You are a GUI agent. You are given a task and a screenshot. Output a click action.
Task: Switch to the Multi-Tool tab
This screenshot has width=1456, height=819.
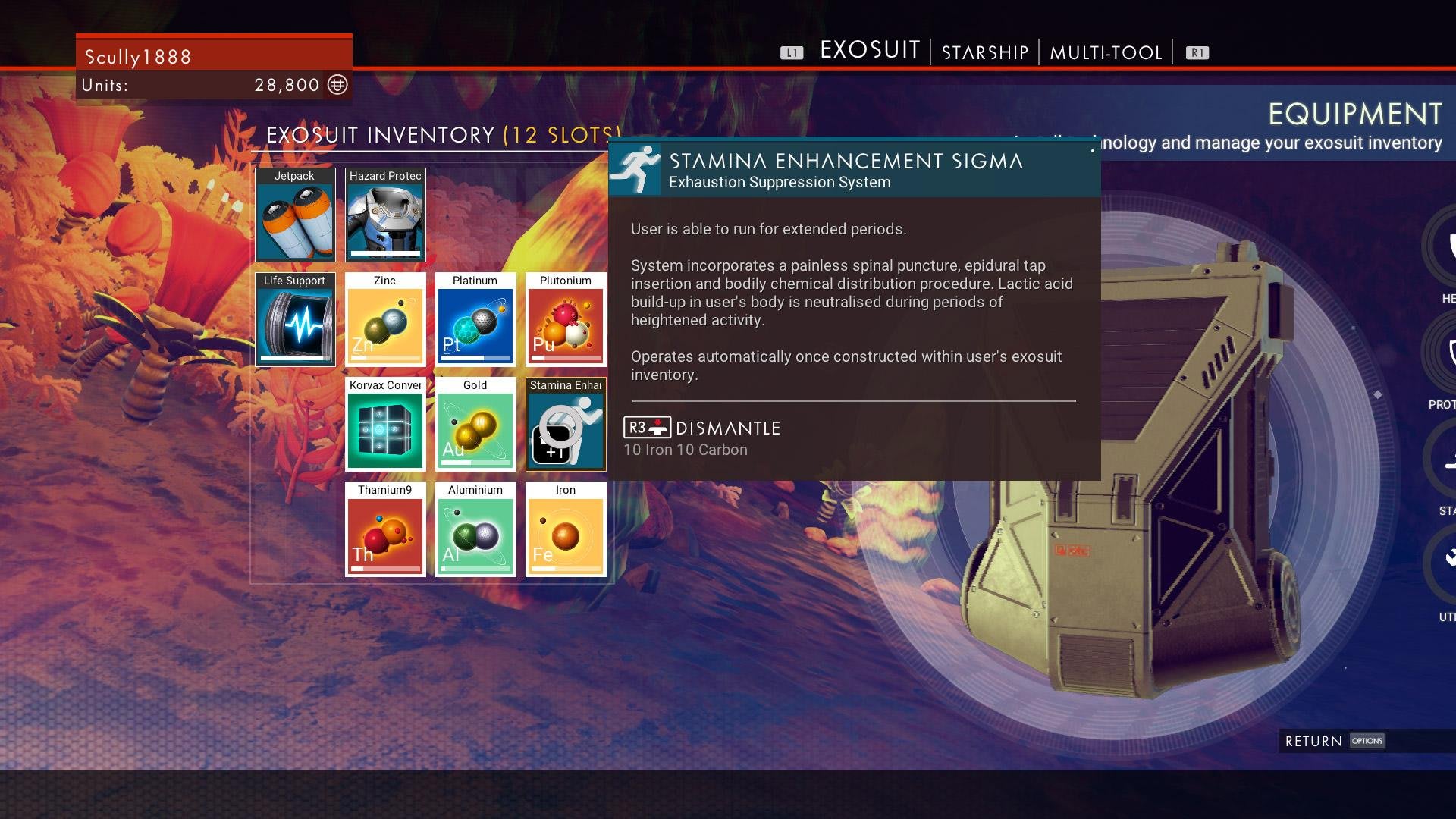click(x=1106, y=52)
